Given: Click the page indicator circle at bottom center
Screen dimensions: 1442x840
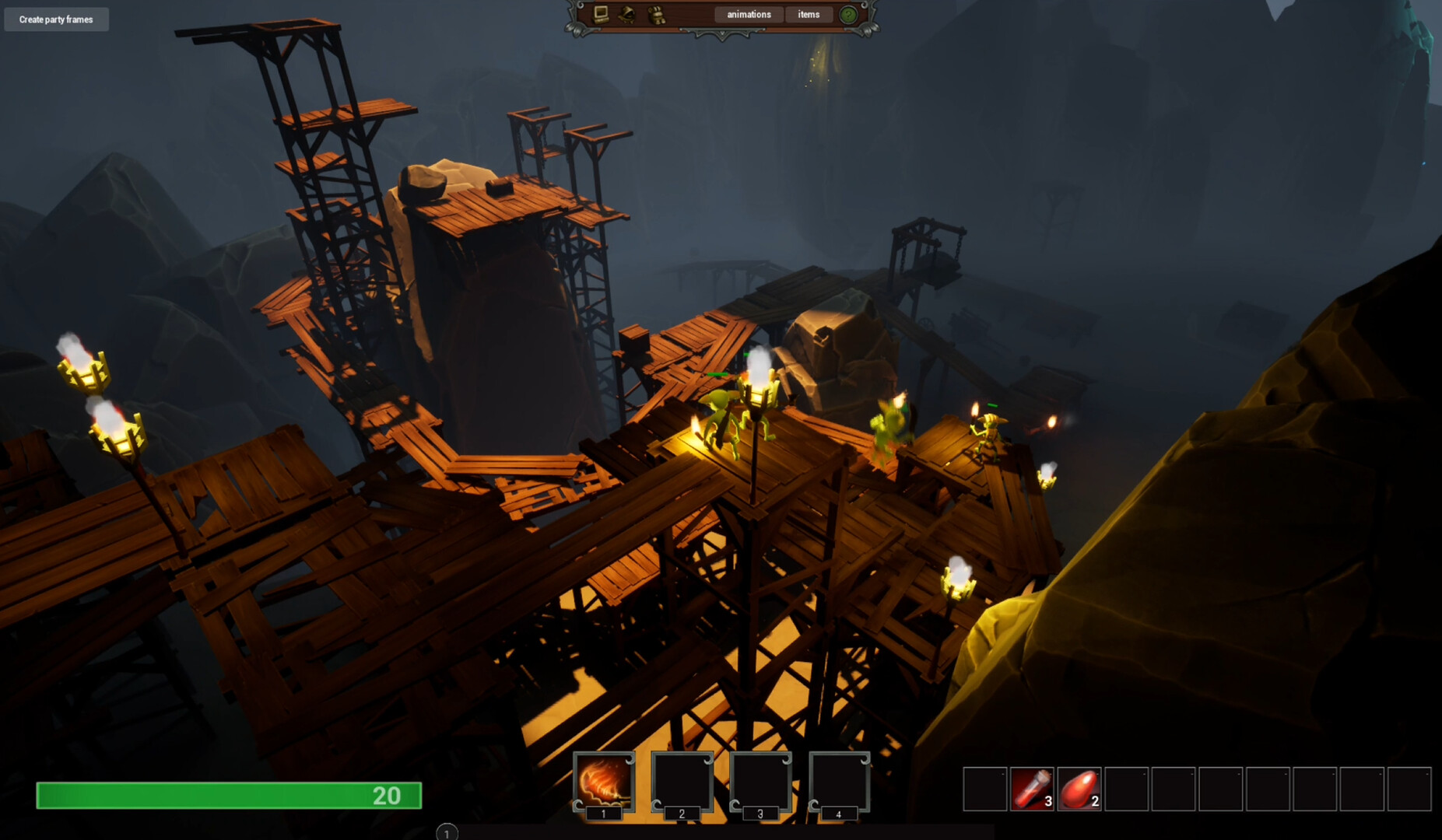Looking at the screenshot, I should [447, 833].
